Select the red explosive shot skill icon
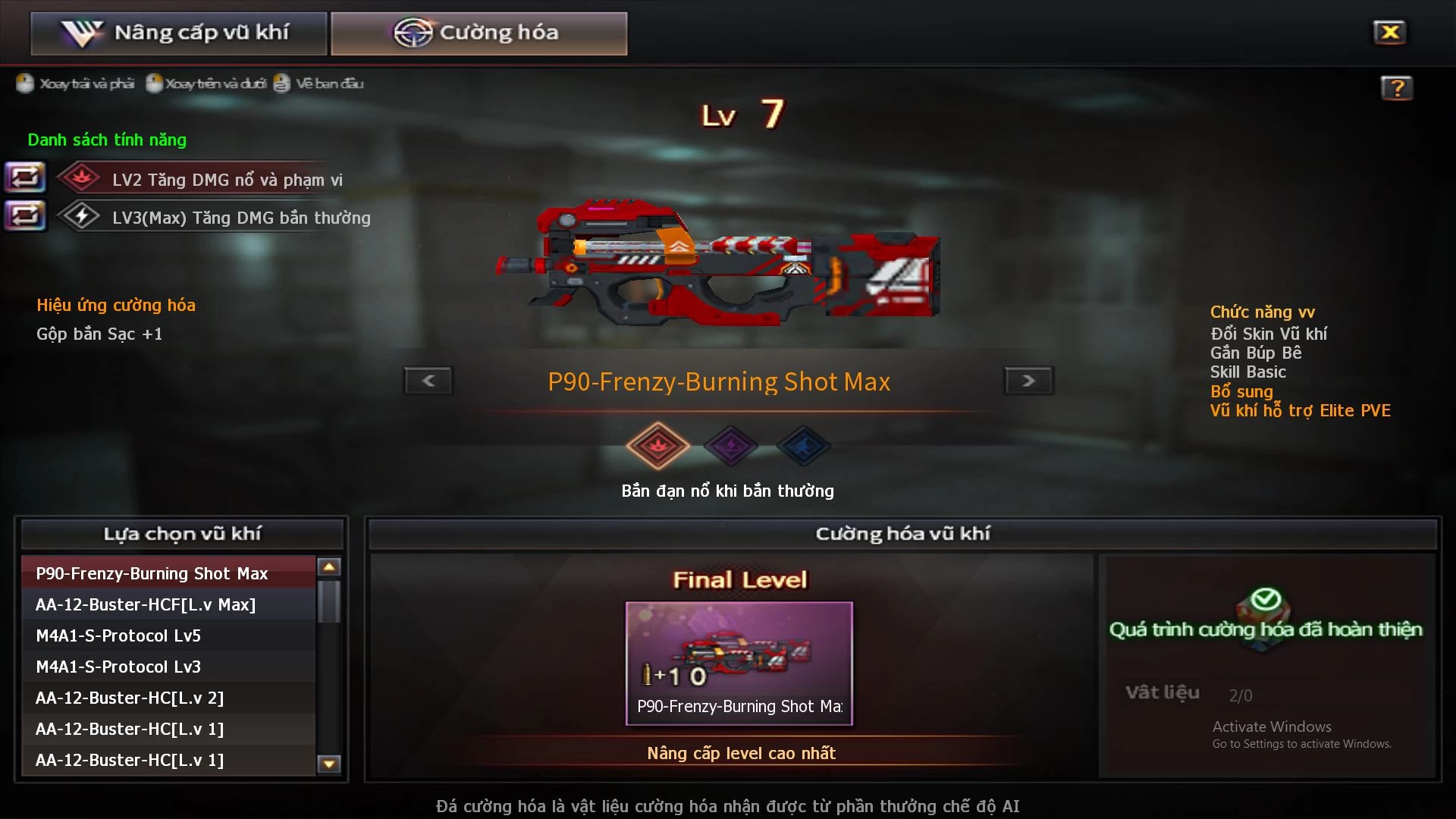This screenshot has height=819, width=1456. [x=657, y=446]
